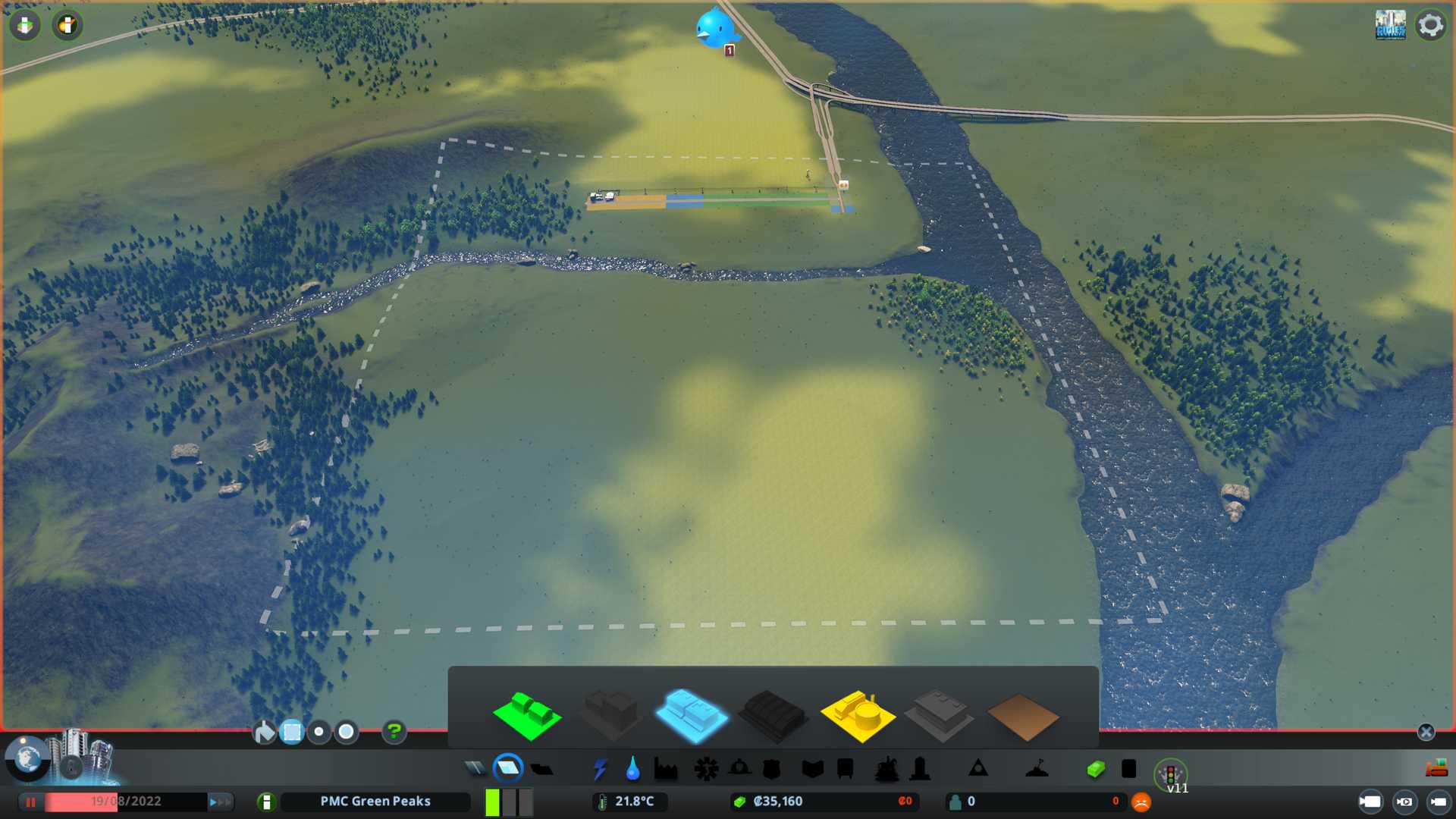
Task: Open the green question mark help
Action: (x=394, y=732)
